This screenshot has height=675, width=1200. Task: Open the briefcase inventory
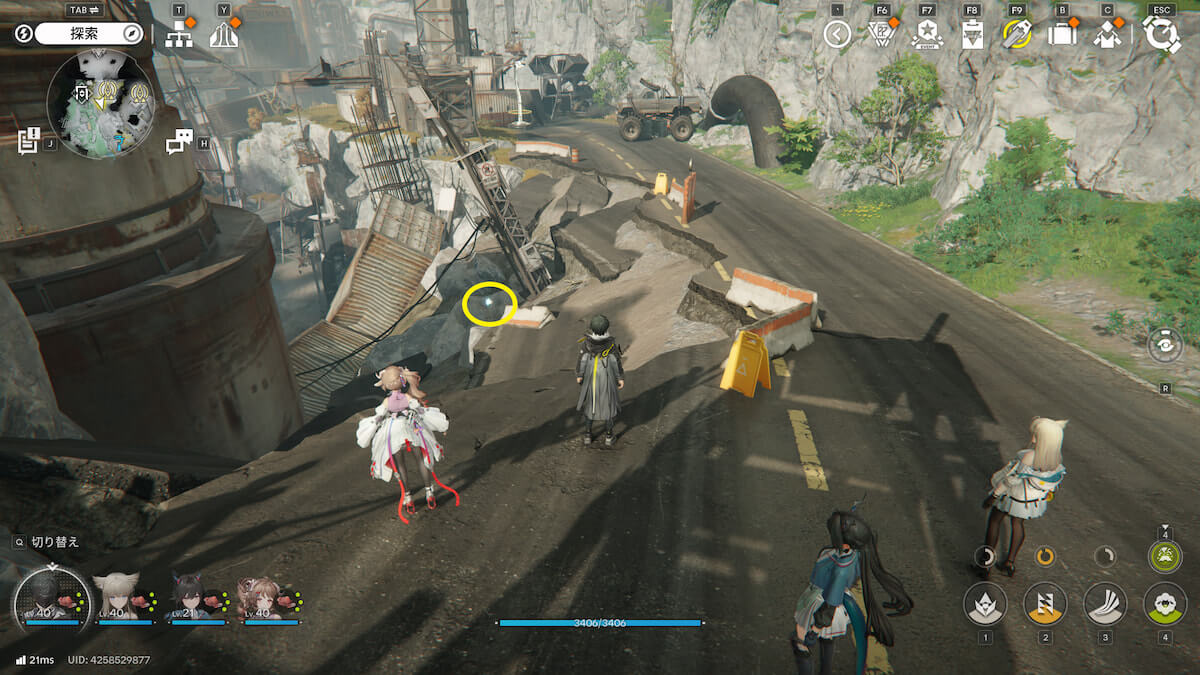click(1062, 35)
